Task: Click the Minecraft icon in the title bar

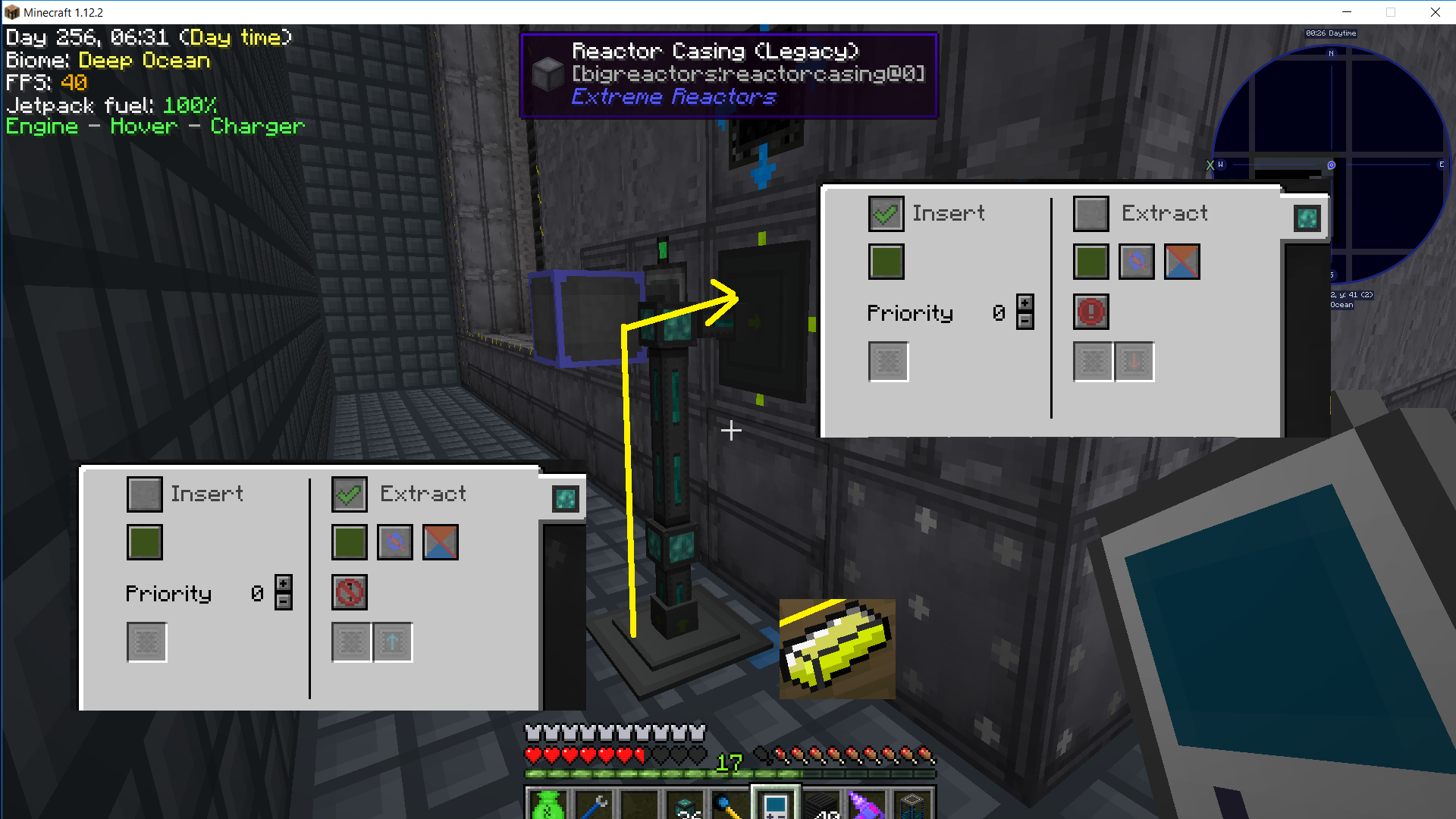Action: point(11,12)
